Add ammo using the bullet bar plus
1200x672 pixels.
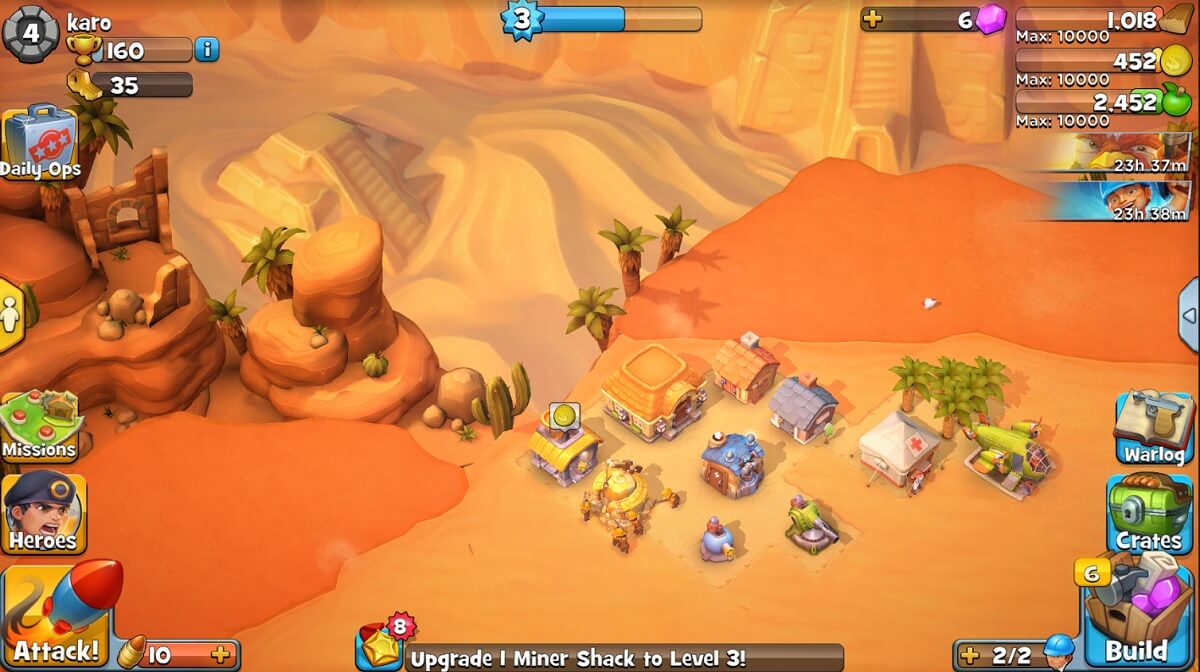(x=221, y=655)
